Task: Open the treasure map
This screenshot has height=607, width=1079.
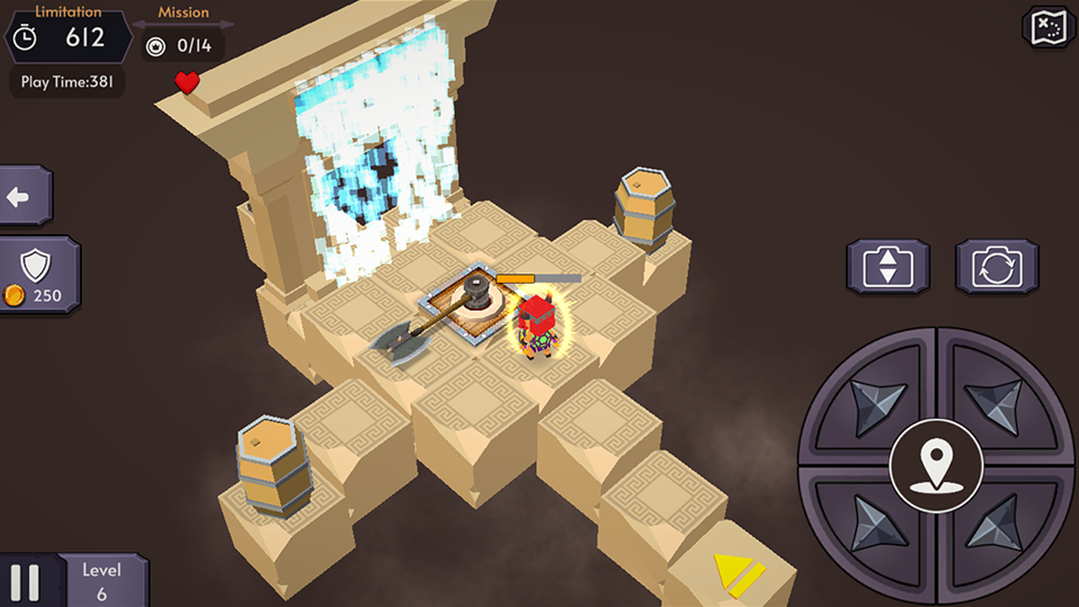Action: [1048, 27]
